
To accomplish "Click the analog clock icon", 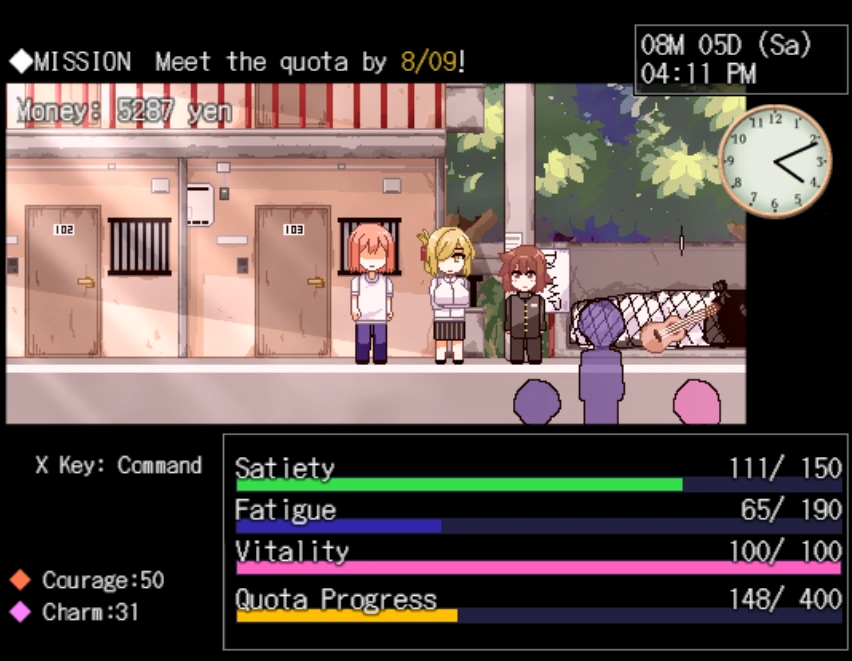I will [x=774, y=161].
